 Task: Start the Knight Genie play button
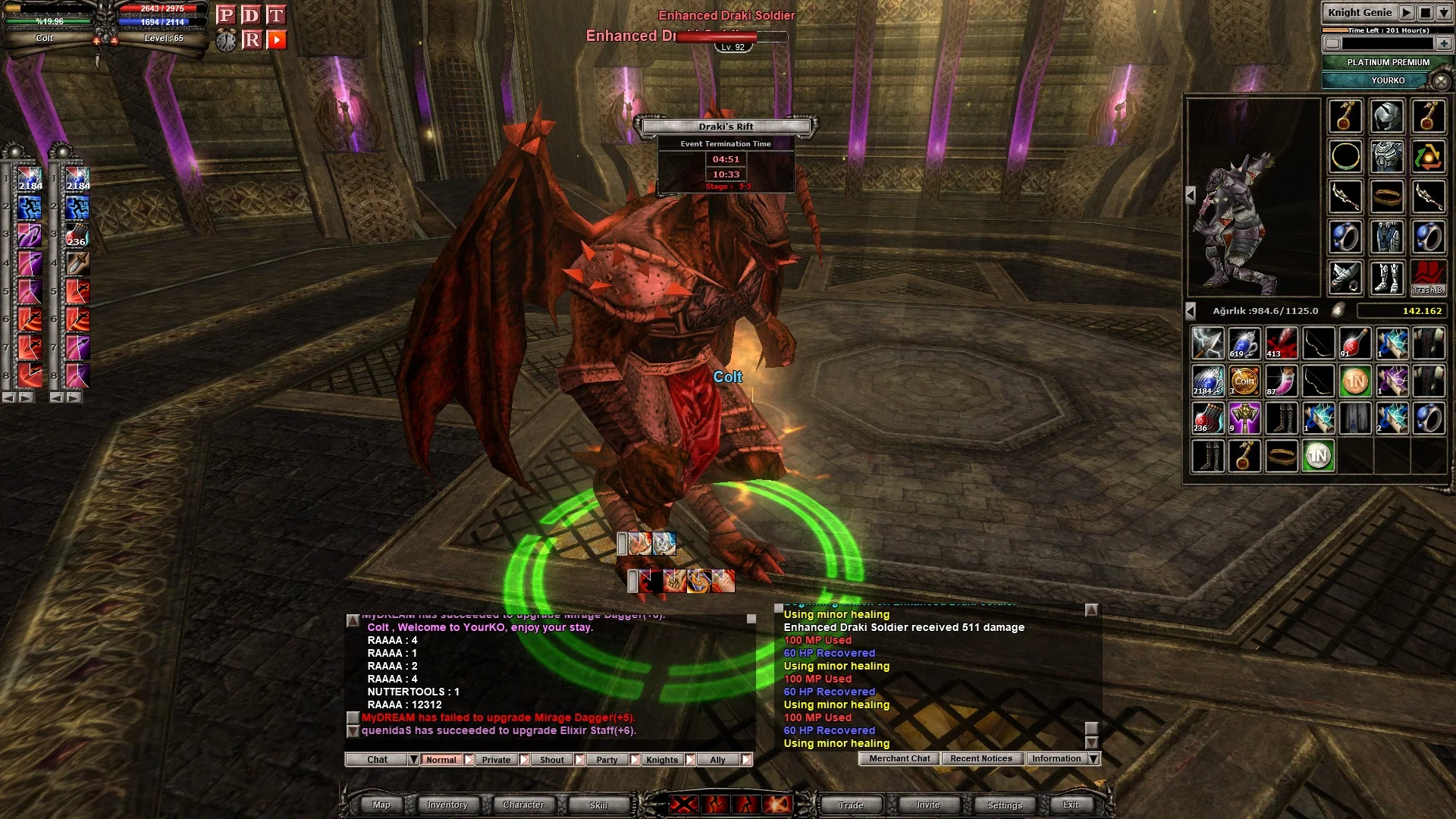[1406, 13]
